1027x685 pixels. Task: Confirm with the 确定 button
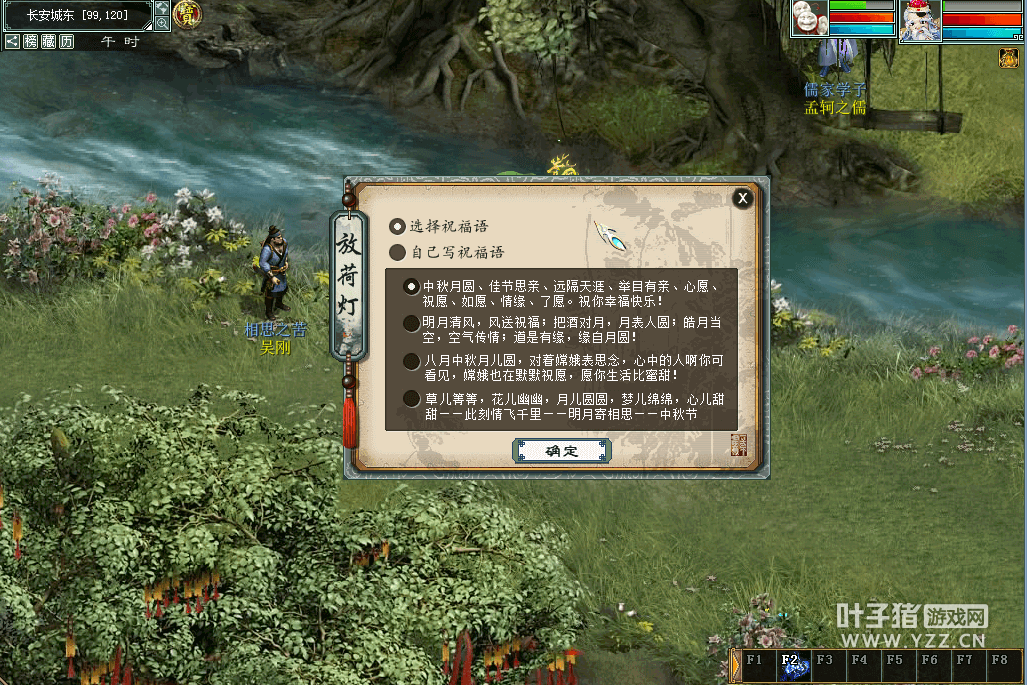pyautogui.click(x=561, y=451)
